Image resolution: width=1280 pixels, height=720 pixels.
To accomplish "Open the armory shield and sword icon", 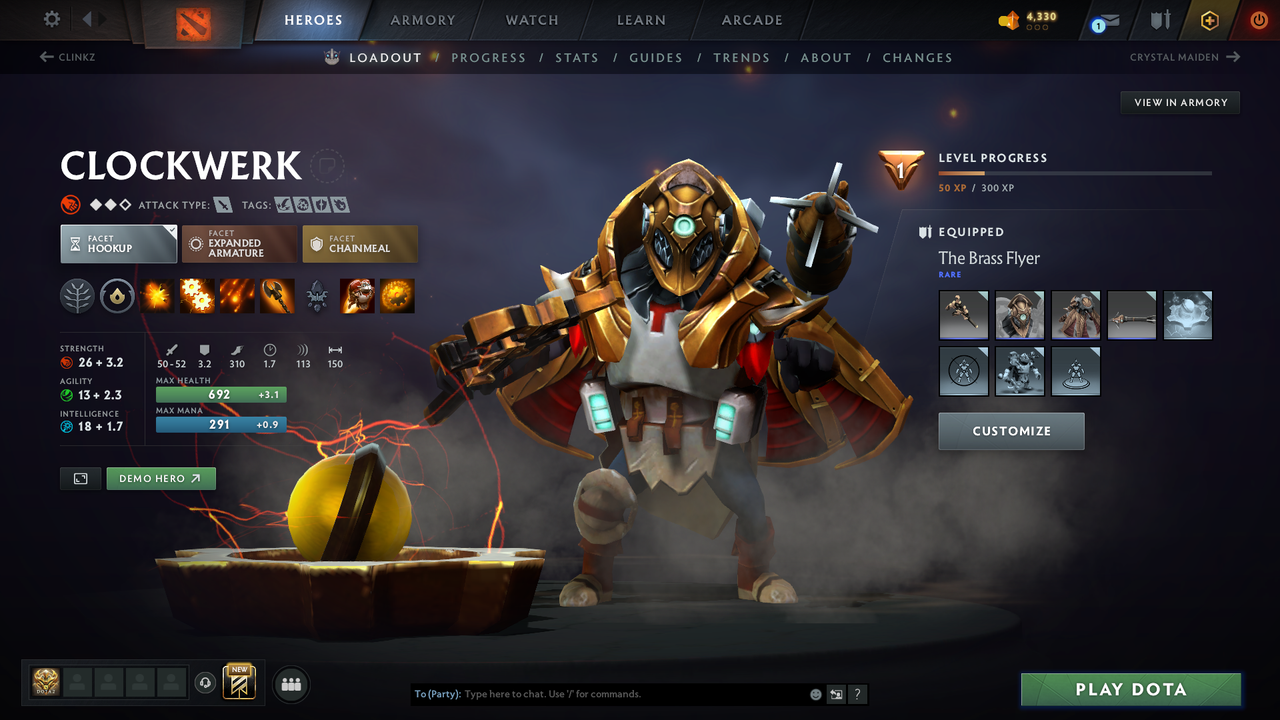I will click(x=1159, y=20).
